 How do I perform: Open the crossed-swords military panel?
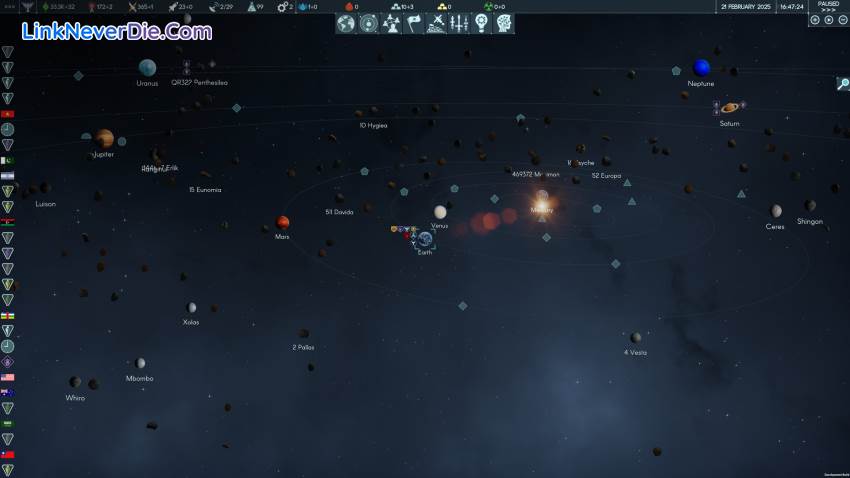click(x=436, y=23)
